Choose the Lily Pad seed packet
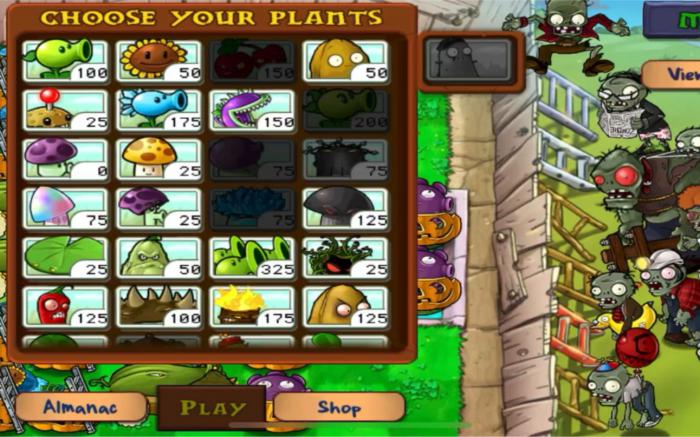 pos(65,256)
